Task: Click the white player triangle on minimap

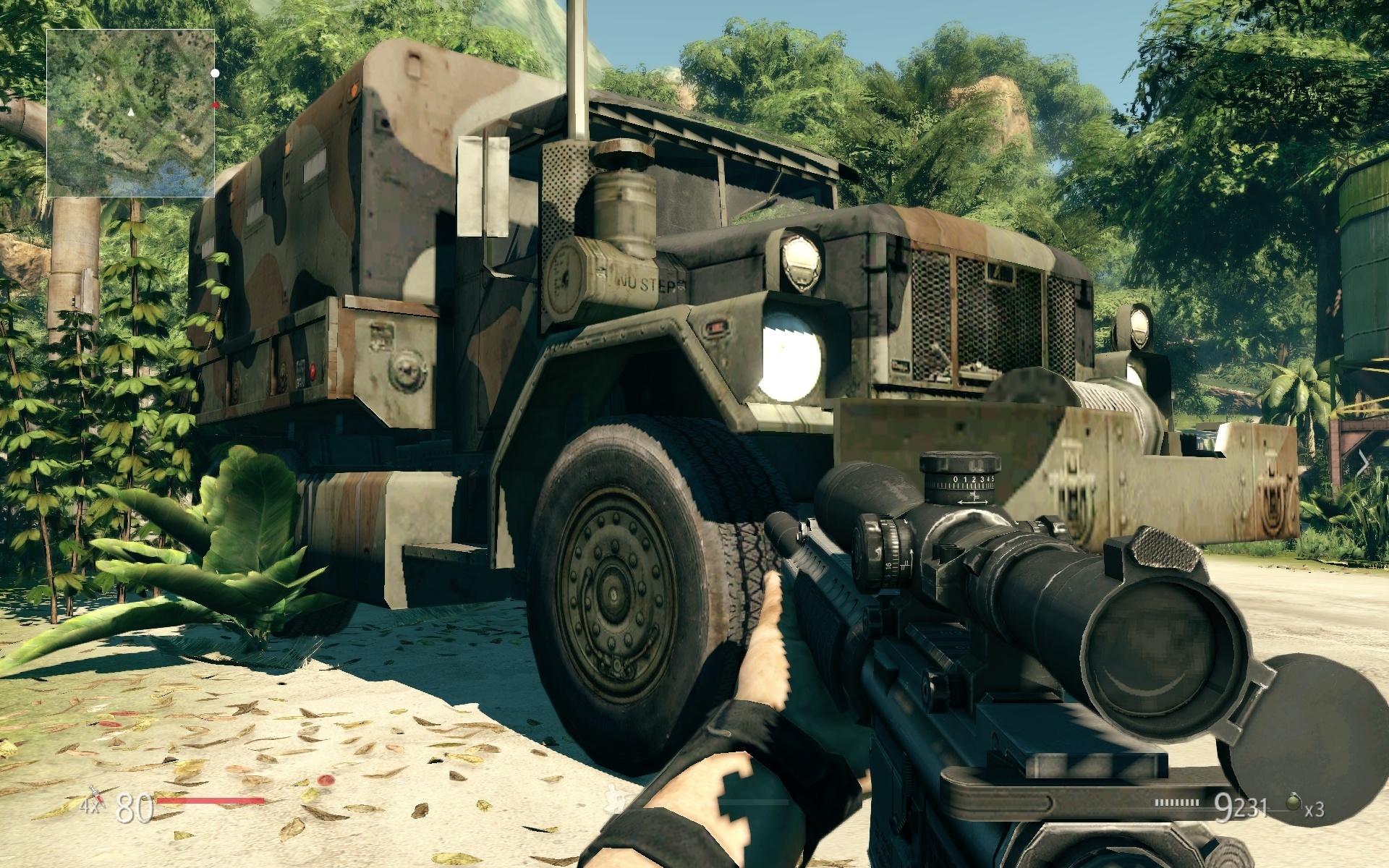Action: [131, 113]
